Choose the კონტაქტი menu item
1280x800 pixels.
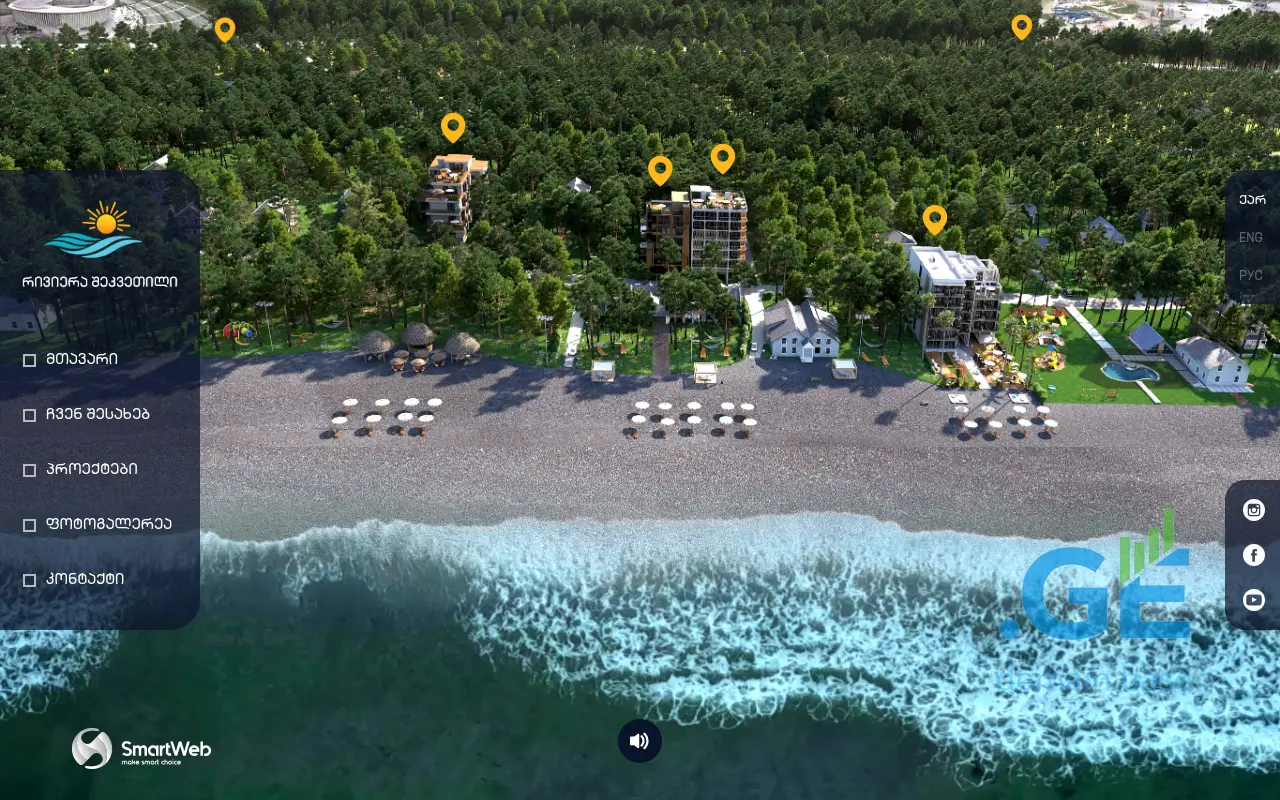[x=85, y=579]
